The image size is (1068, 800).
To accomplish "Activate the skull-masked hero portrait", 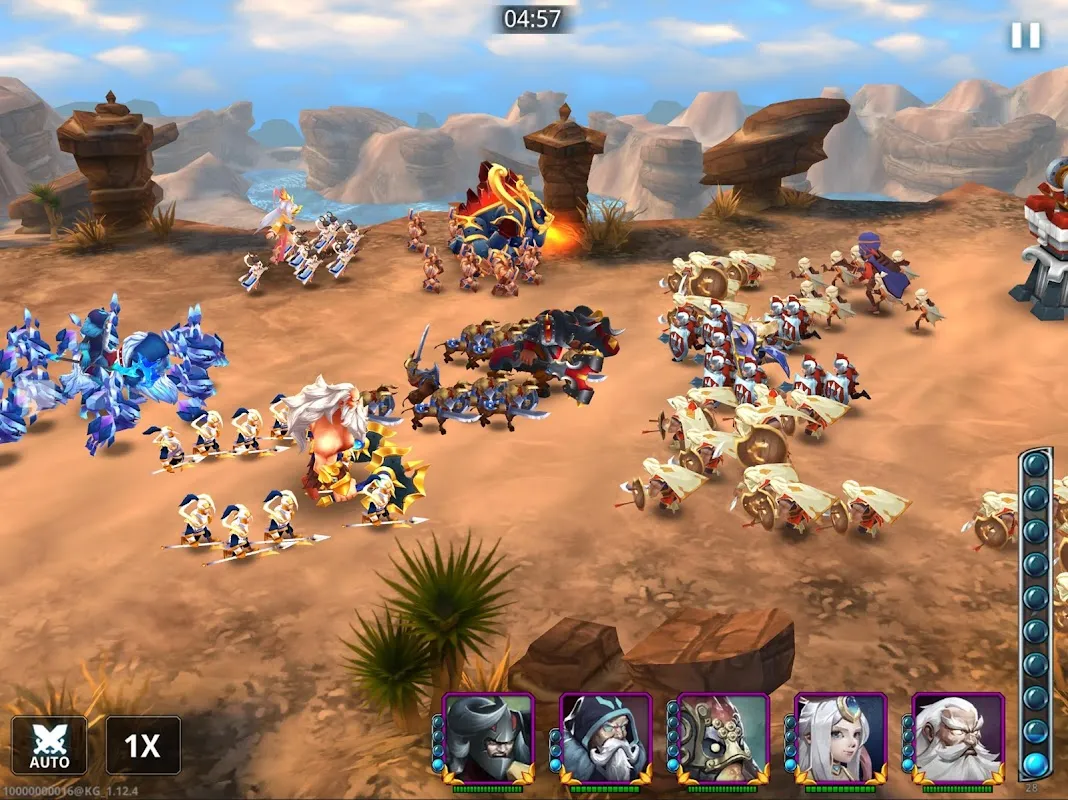I will point(723,738).
